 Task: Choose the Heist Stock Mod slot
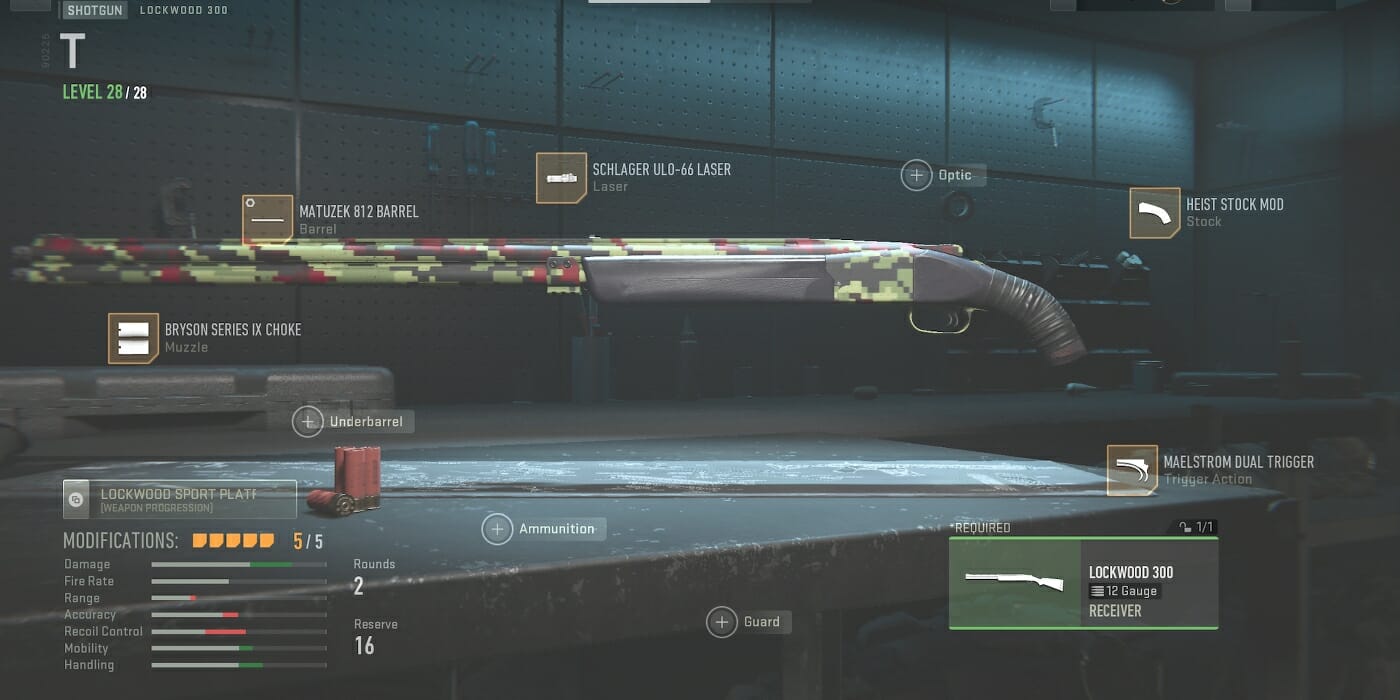tap(1155, 213)
